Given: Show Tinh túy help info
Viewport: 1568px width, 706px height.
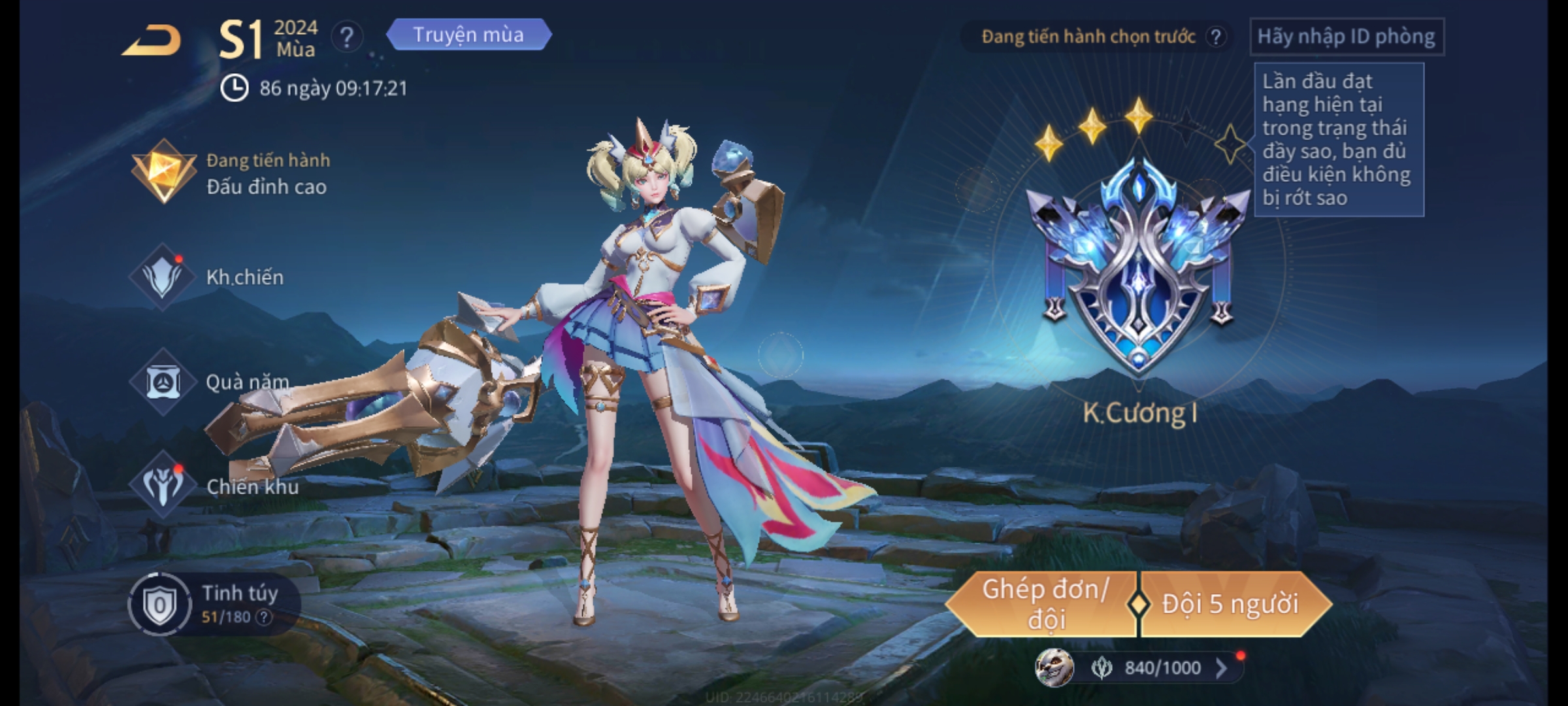Looking at the screenshot, I should (264, 617).
